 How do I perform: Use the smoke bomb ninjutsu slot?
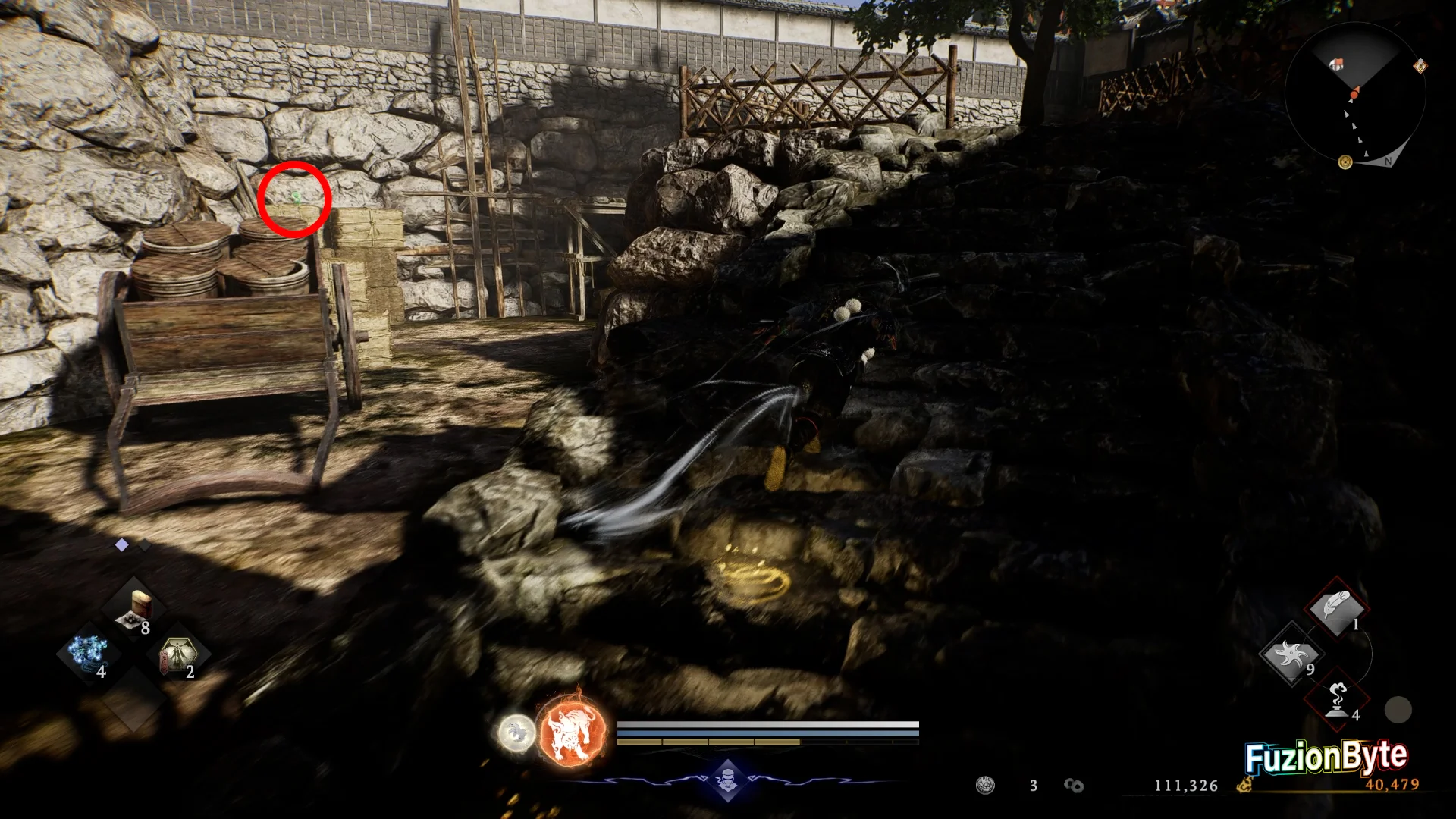click(x=1338, y=699)
